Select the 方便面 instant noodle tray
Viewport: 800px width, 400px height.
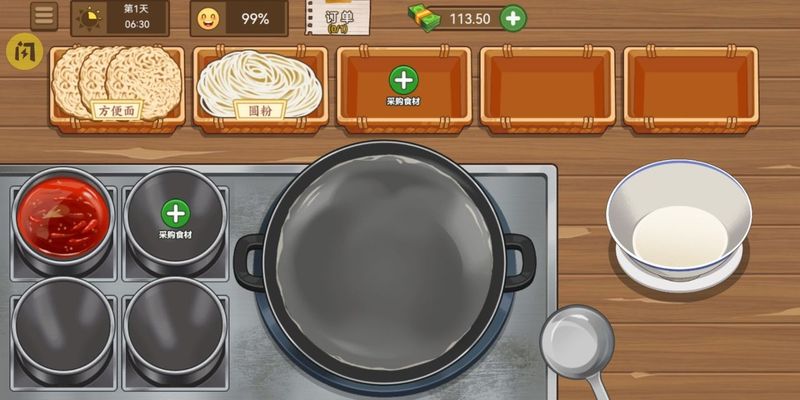pos(118,86)
